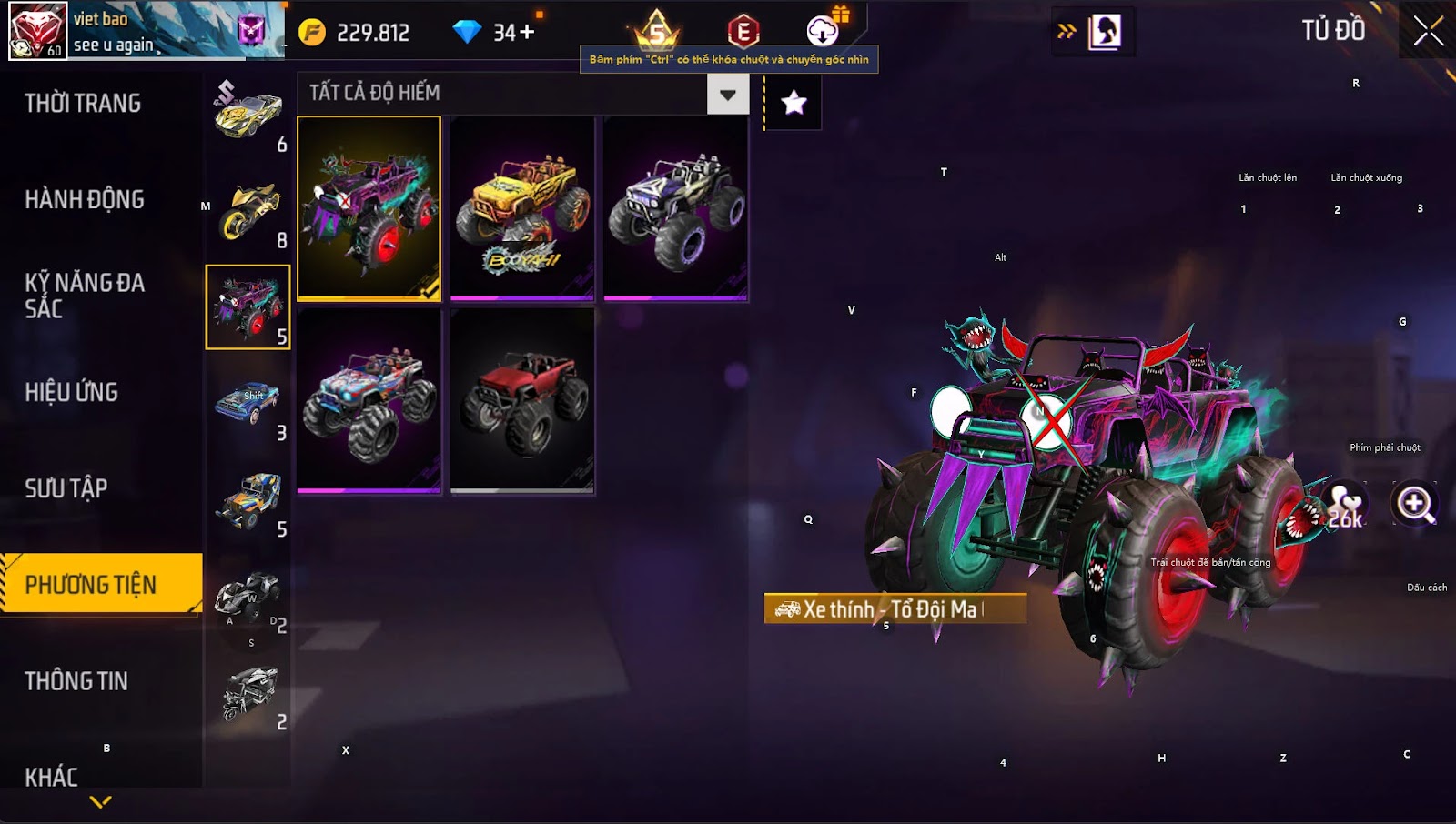The image size is (1456, 824).
Task: Open the cloud download icon
Action: 823,31
